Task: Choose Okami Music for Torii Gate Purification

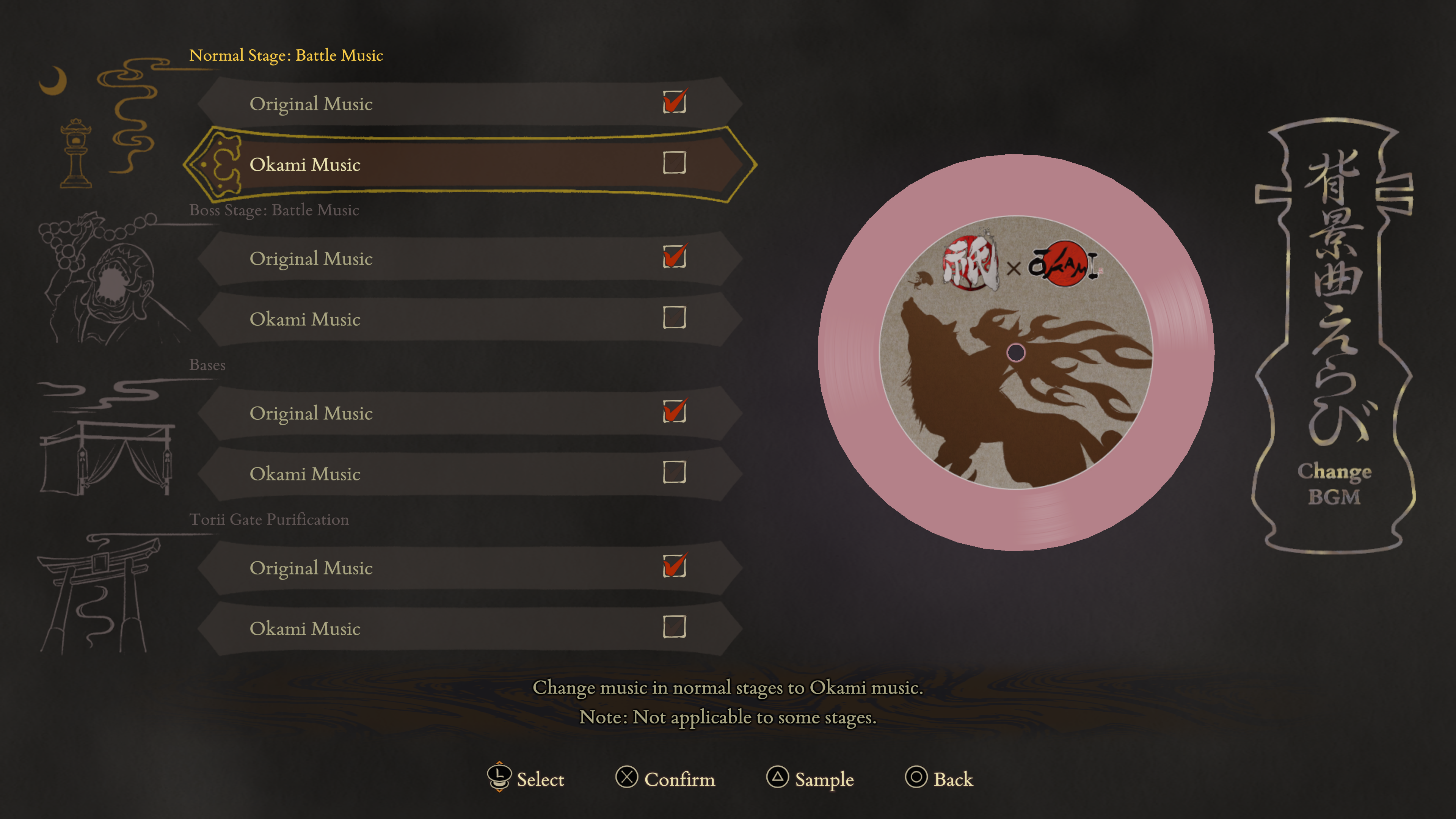Action: pos(305,629)
